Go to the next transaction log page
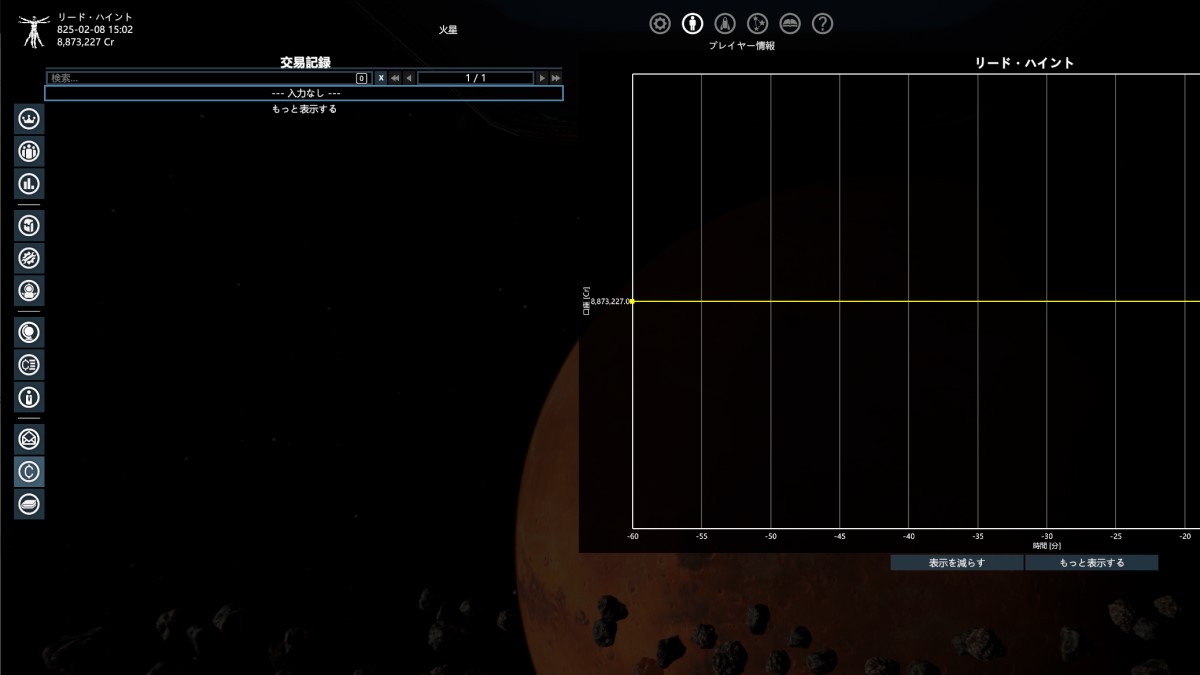 tap(542, 78)
